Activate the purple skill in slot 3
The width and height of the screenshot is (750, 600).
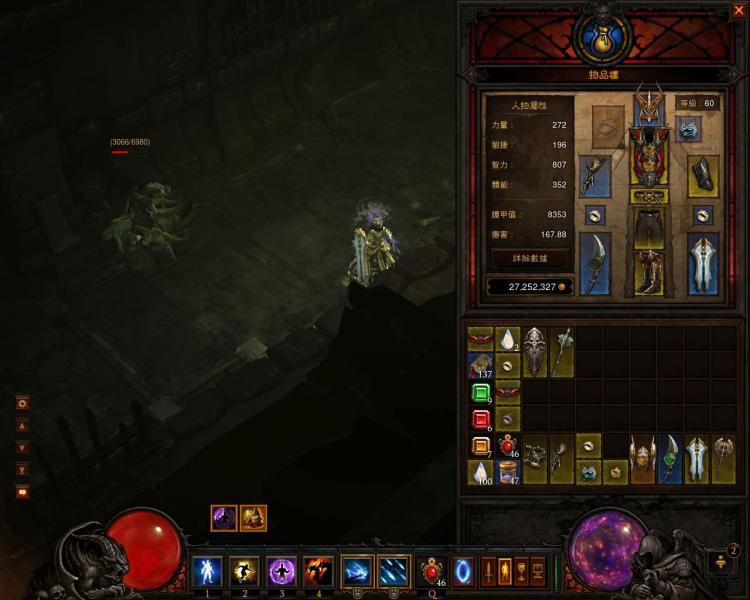[281, 571]
